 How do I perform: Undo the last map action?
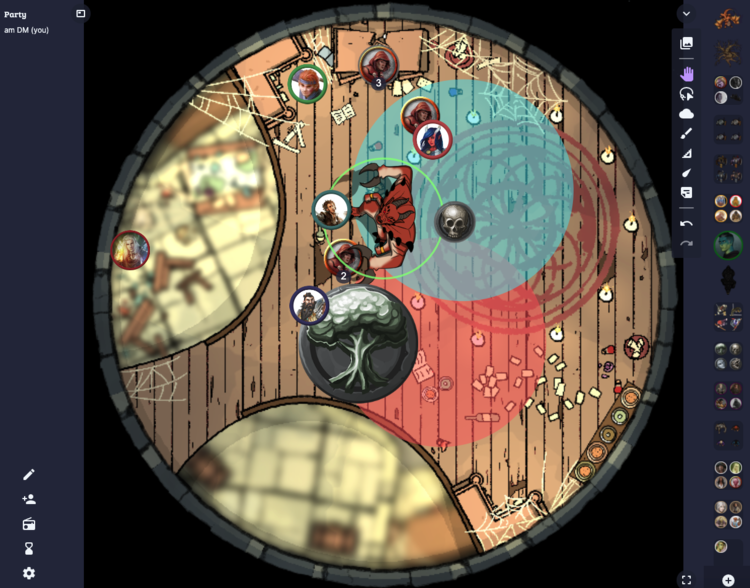[686, 223]
